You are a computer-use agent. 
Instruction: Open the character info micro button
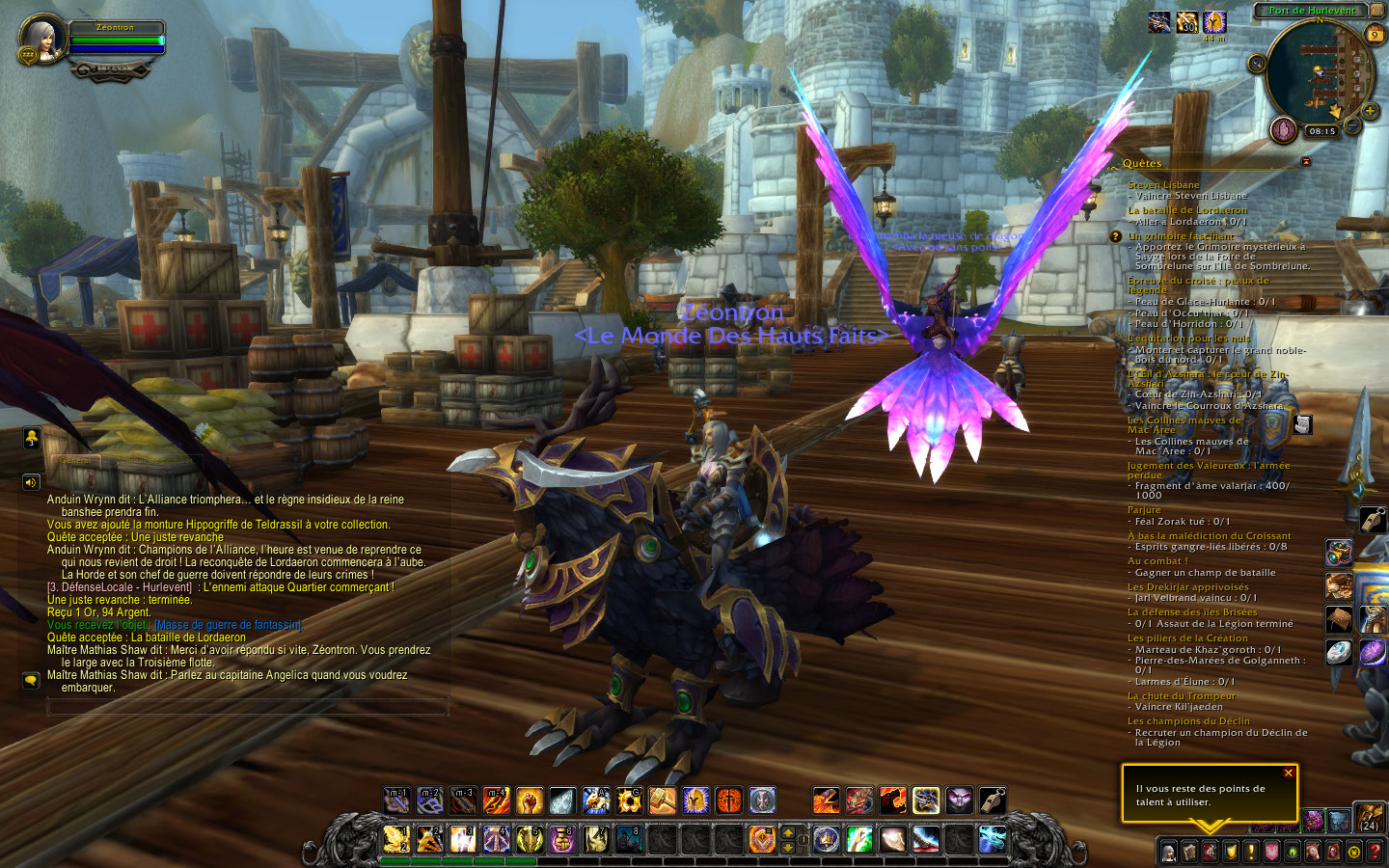click(1168, 852)
